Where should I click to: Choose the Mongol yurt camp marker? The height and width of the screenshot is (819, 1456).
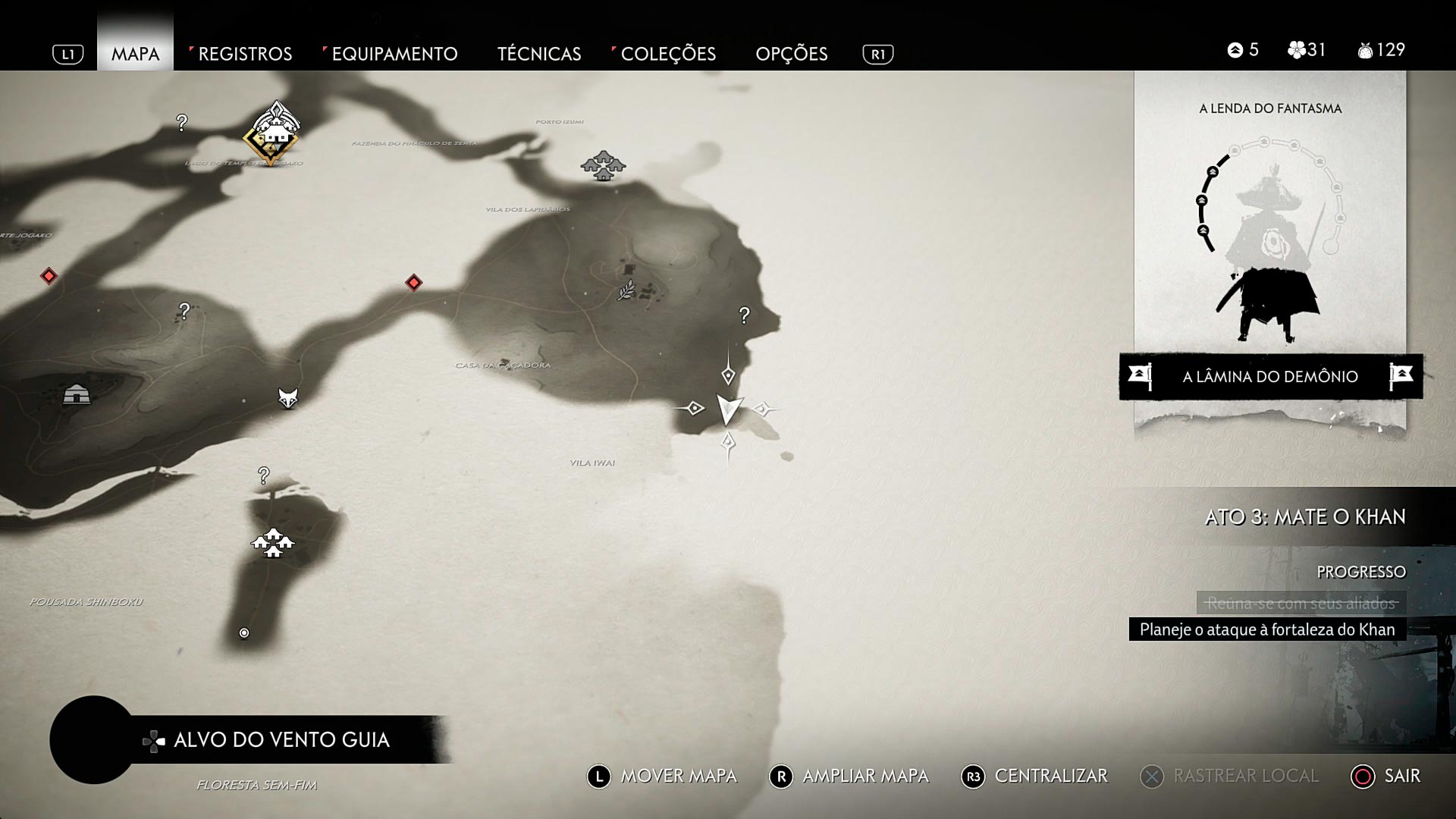pos(77,394)
